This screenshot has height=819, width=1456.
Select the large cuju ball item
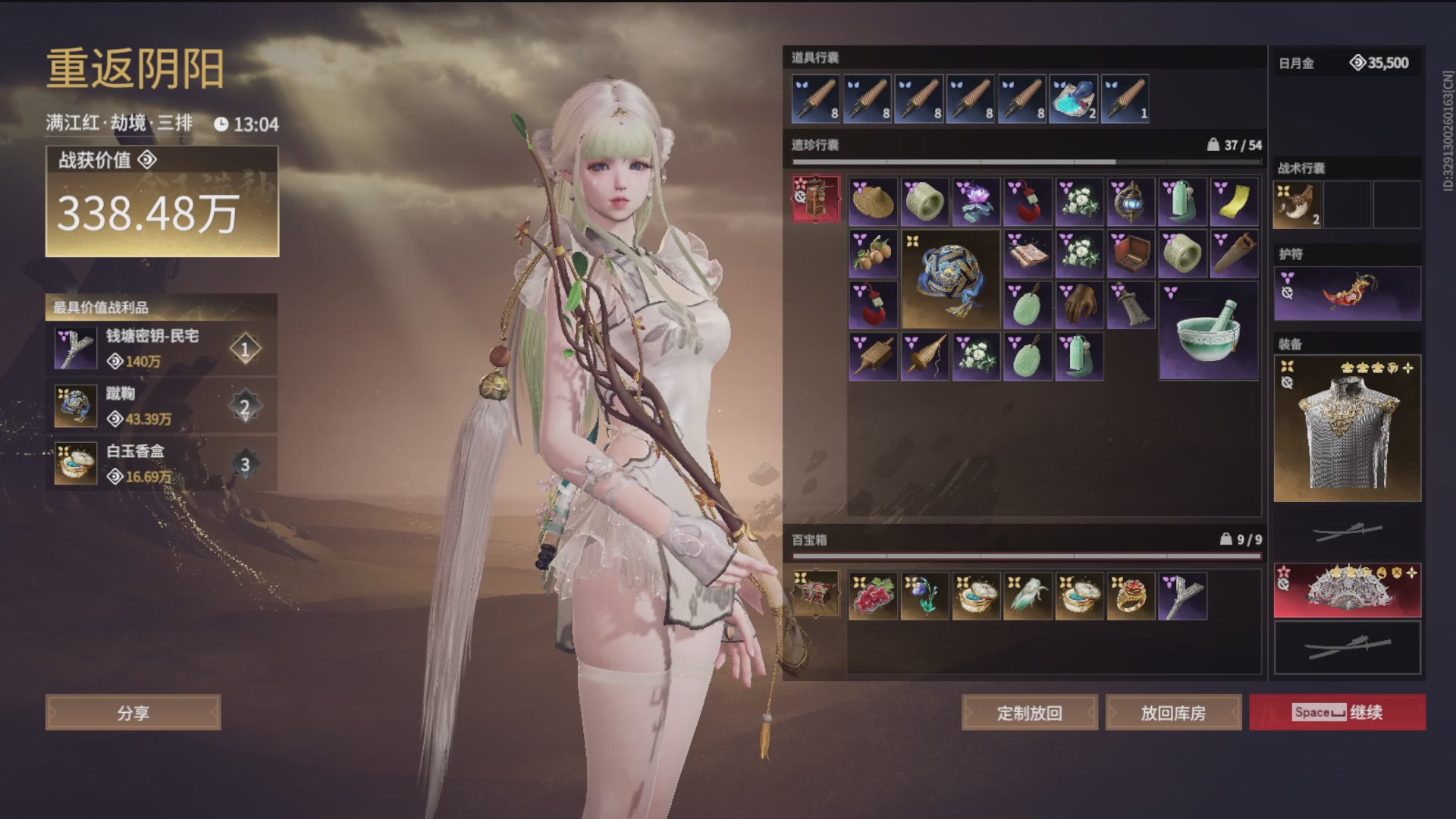[x=950, y=279]
